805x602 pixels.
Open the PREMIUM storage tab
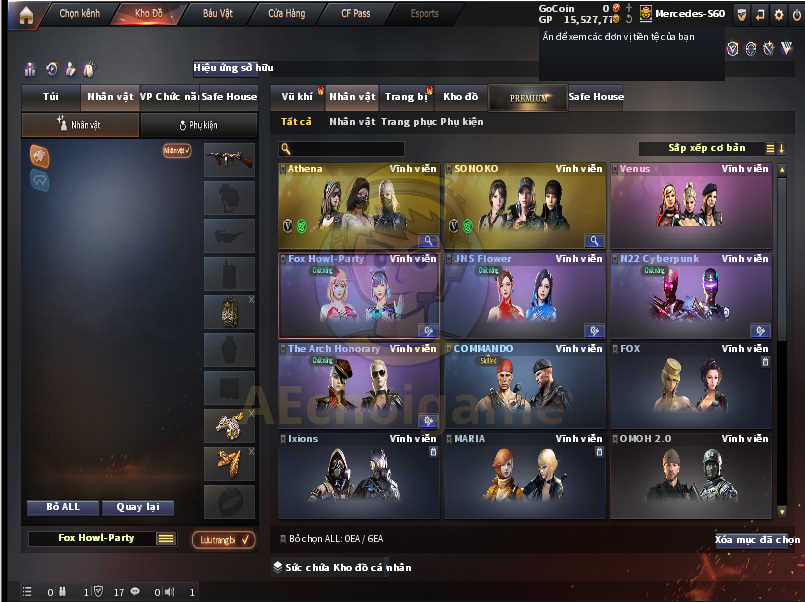click(x=528, y=98)
